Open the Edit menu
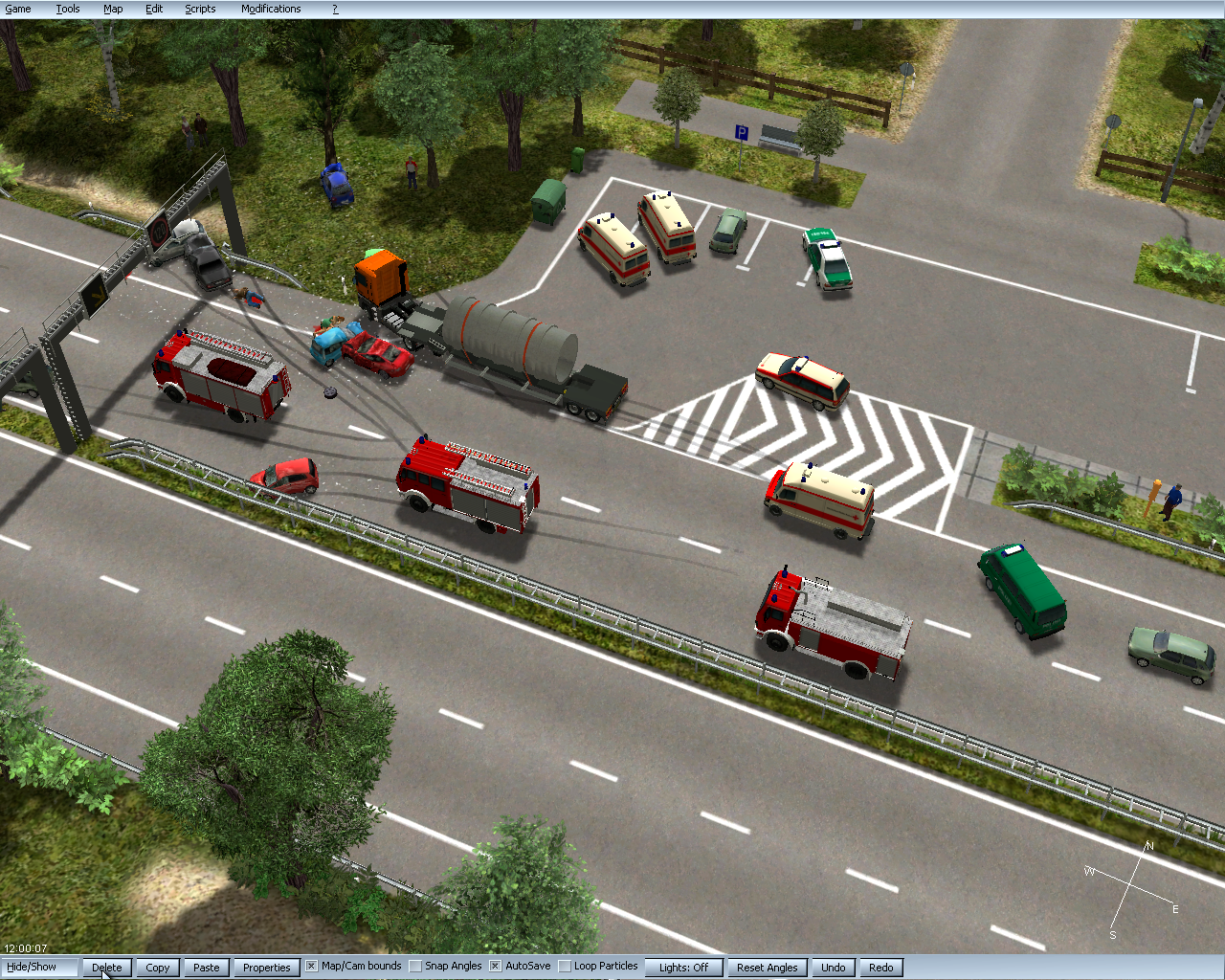 tap(154, 9)
